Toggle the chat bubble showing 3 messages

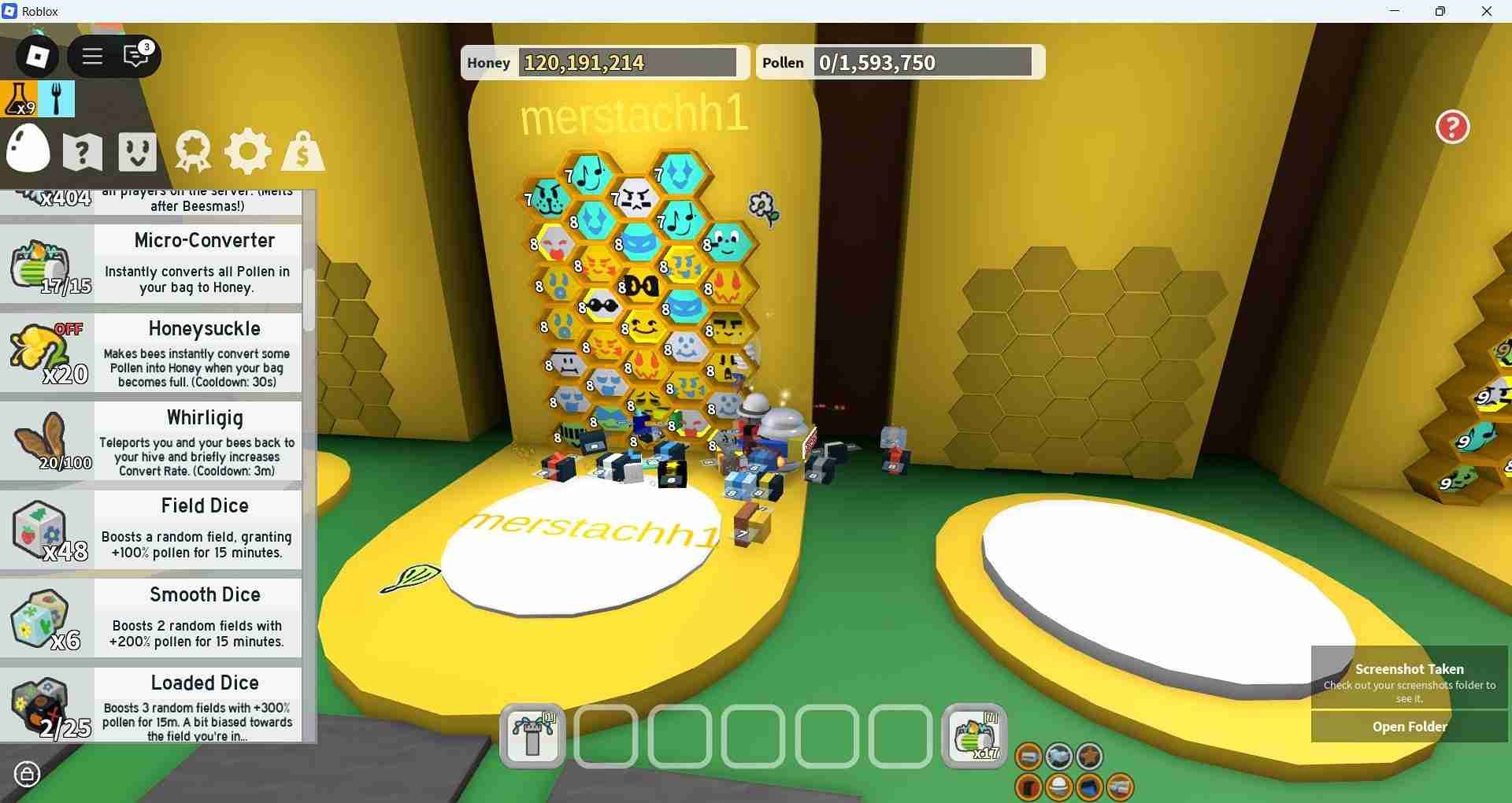click(x=135, y=56)
